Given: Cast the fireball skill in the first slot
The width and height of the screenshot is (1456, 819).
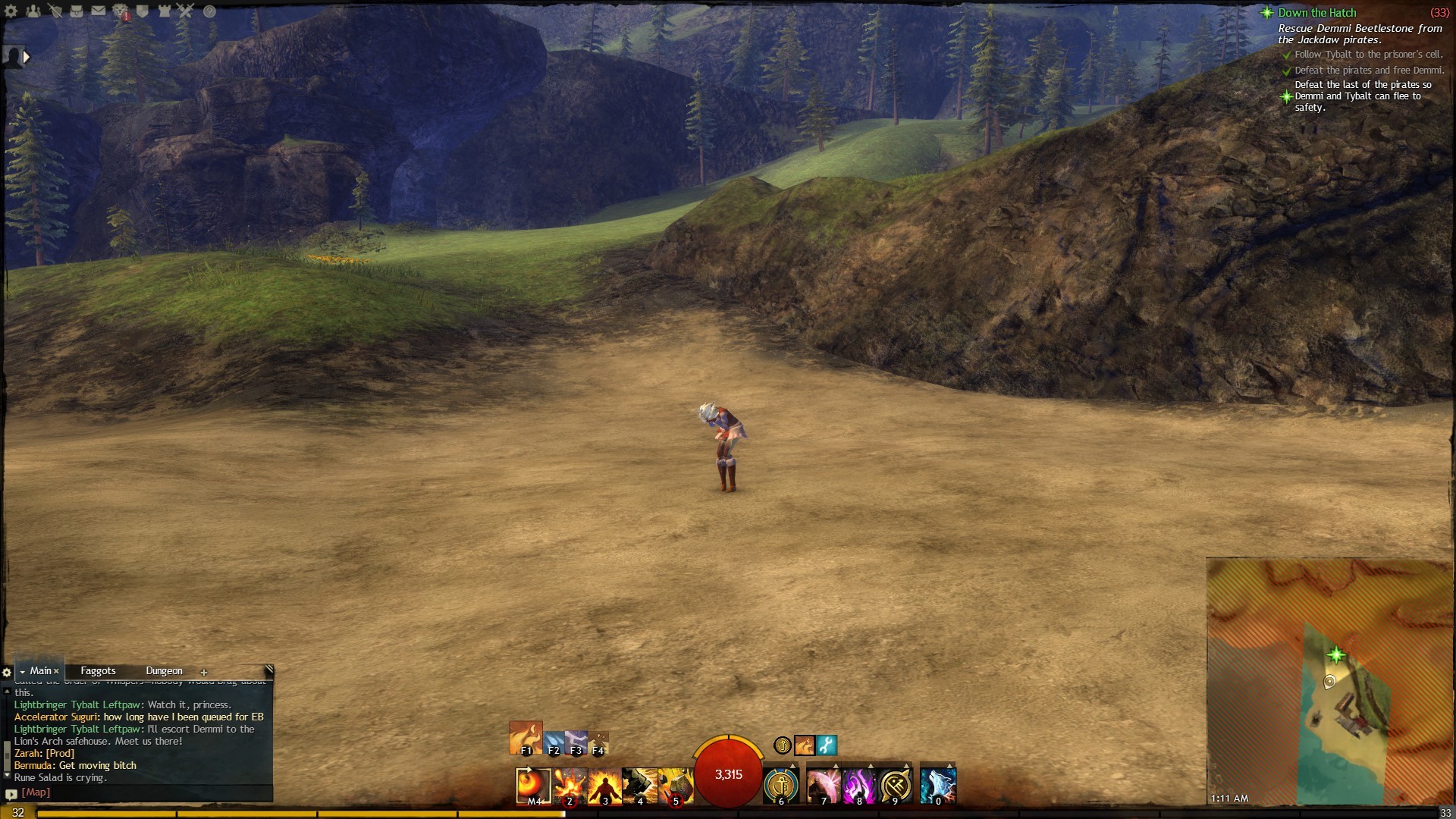Looking at the screenshot, I should tap(533, 785).
